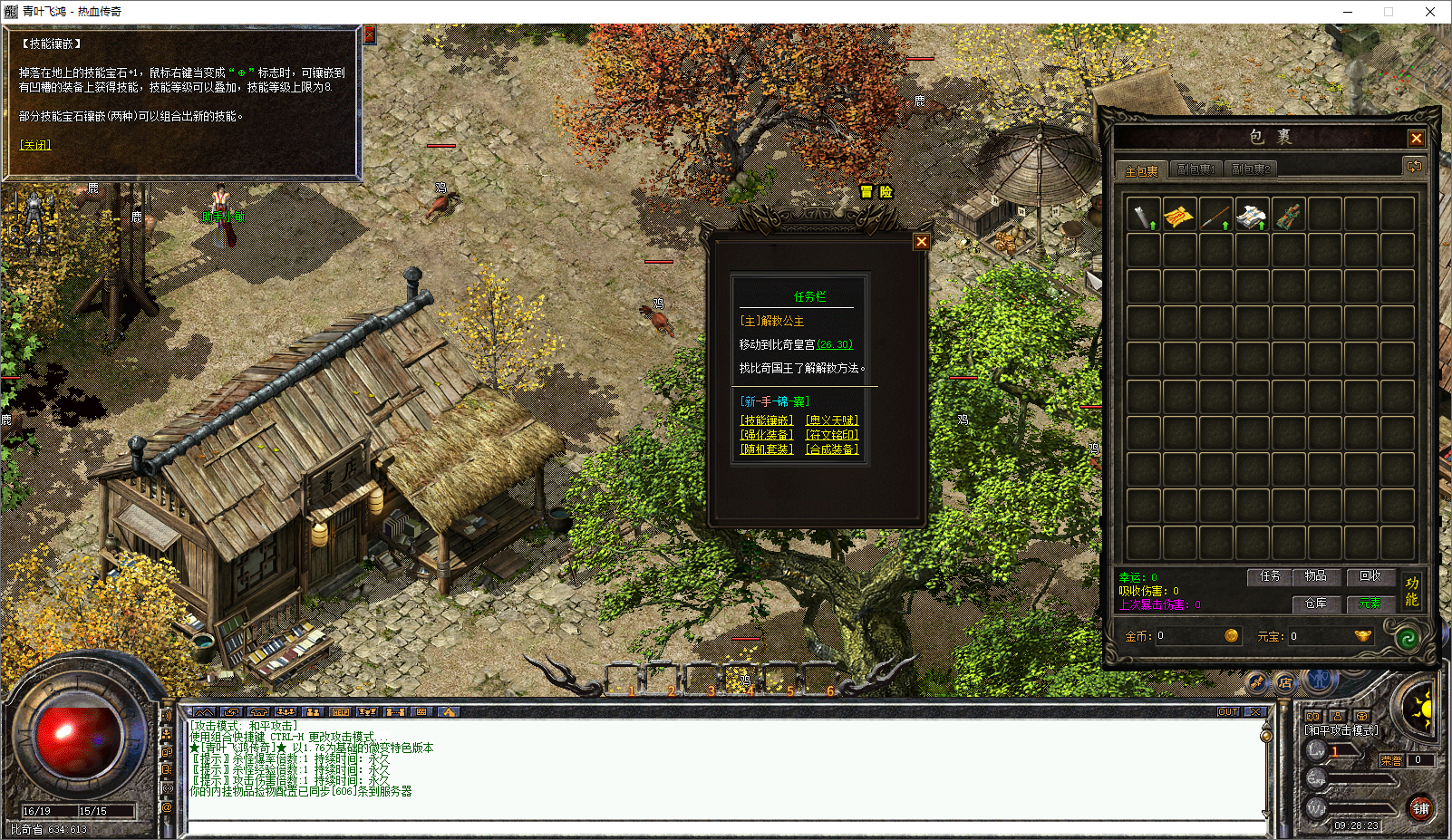The height and width of the screenshot is (840, 1452).
Task: Select the yellow scroll item in the bag
Action: [1179, 216]
